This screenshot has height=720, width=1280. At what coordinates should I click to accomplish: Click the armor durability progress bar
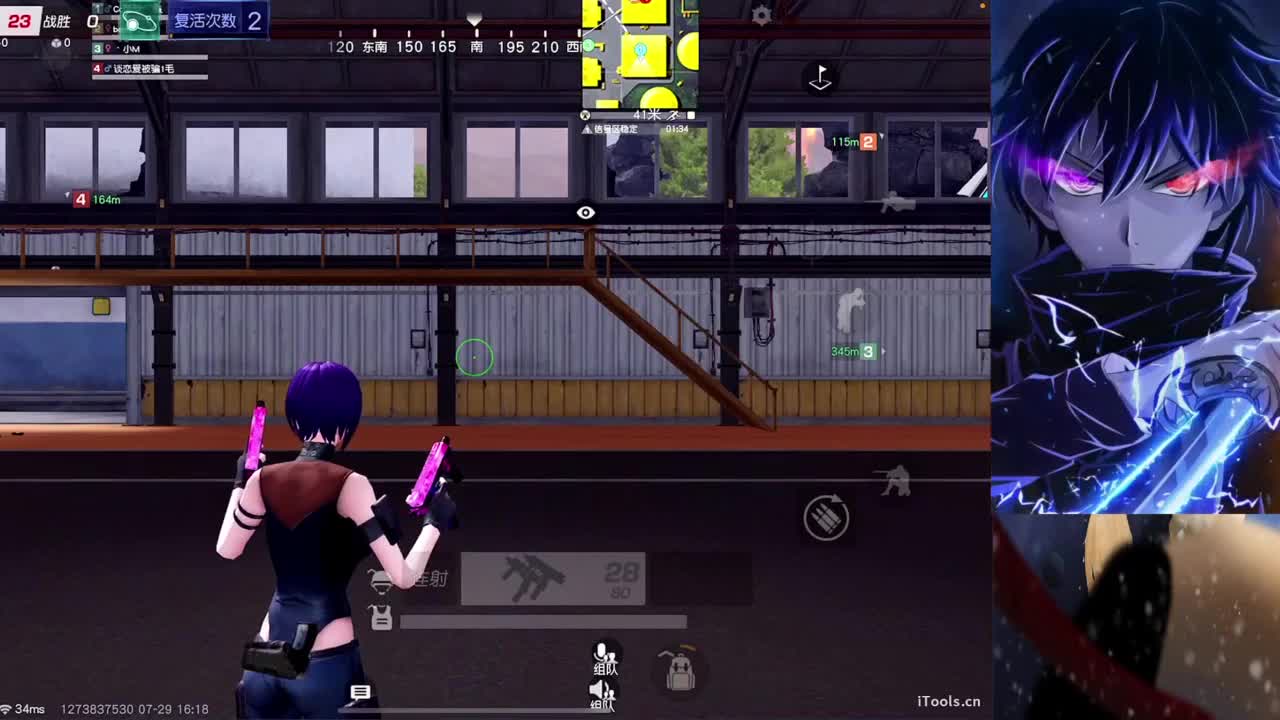point(543,621)
